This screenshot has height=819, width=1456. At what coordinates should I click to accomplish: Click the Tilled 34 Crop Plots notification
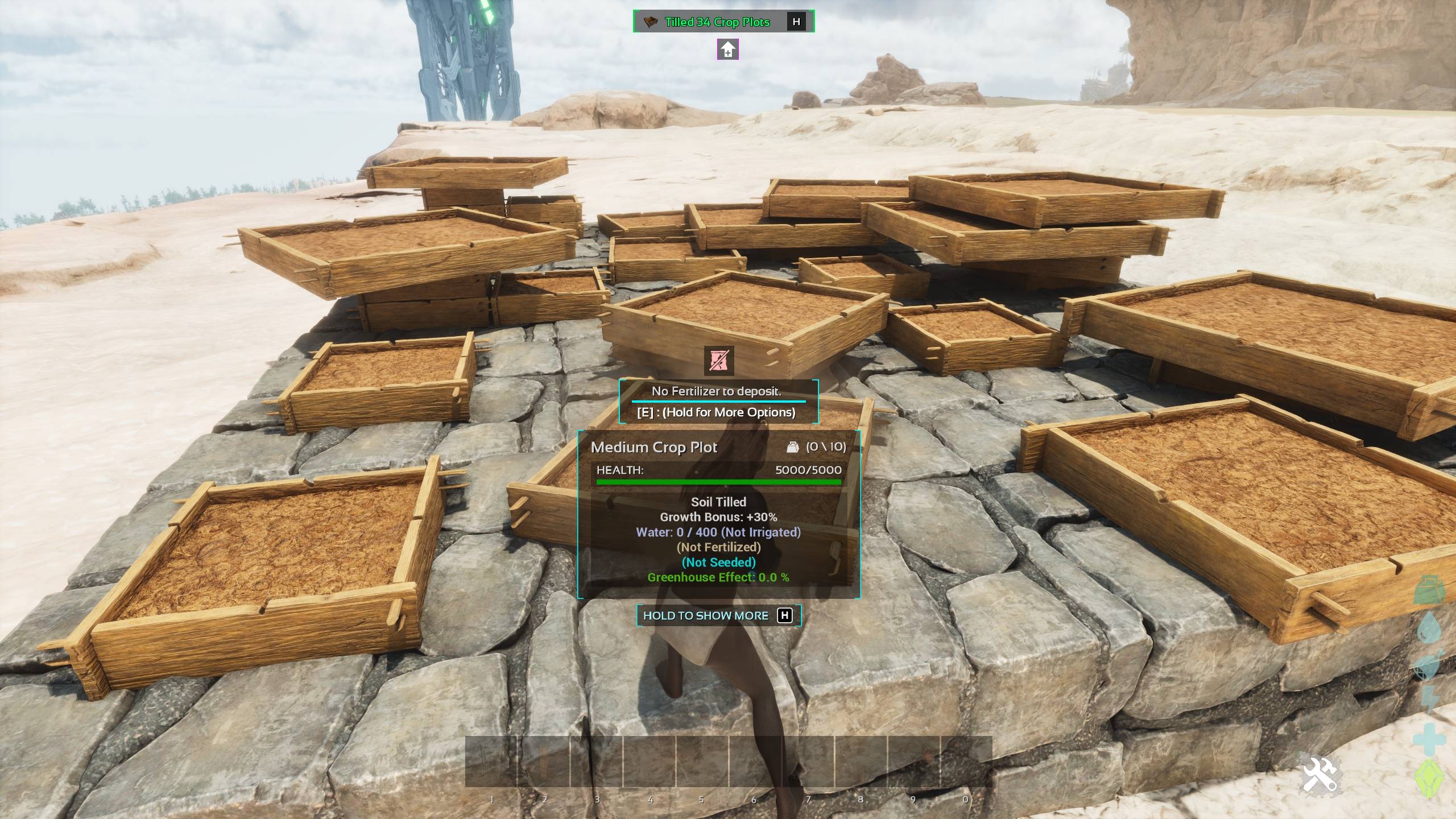click(x=717, y=22)
